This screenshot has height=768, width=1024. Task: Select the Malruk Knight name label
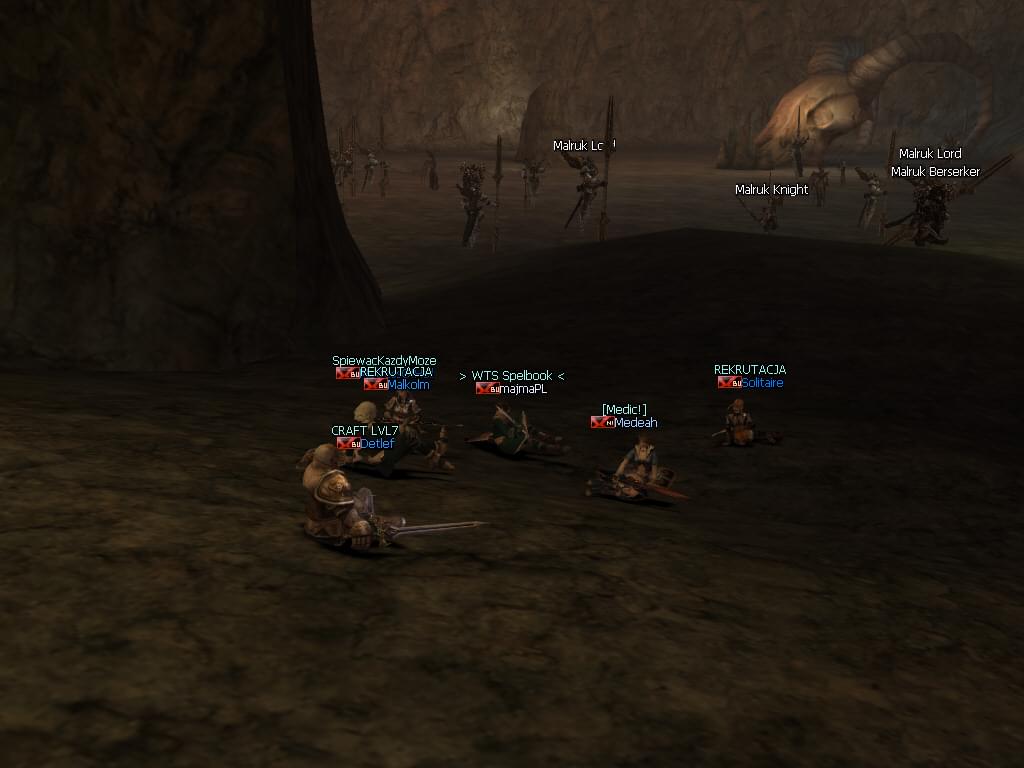tap(771, 190)
